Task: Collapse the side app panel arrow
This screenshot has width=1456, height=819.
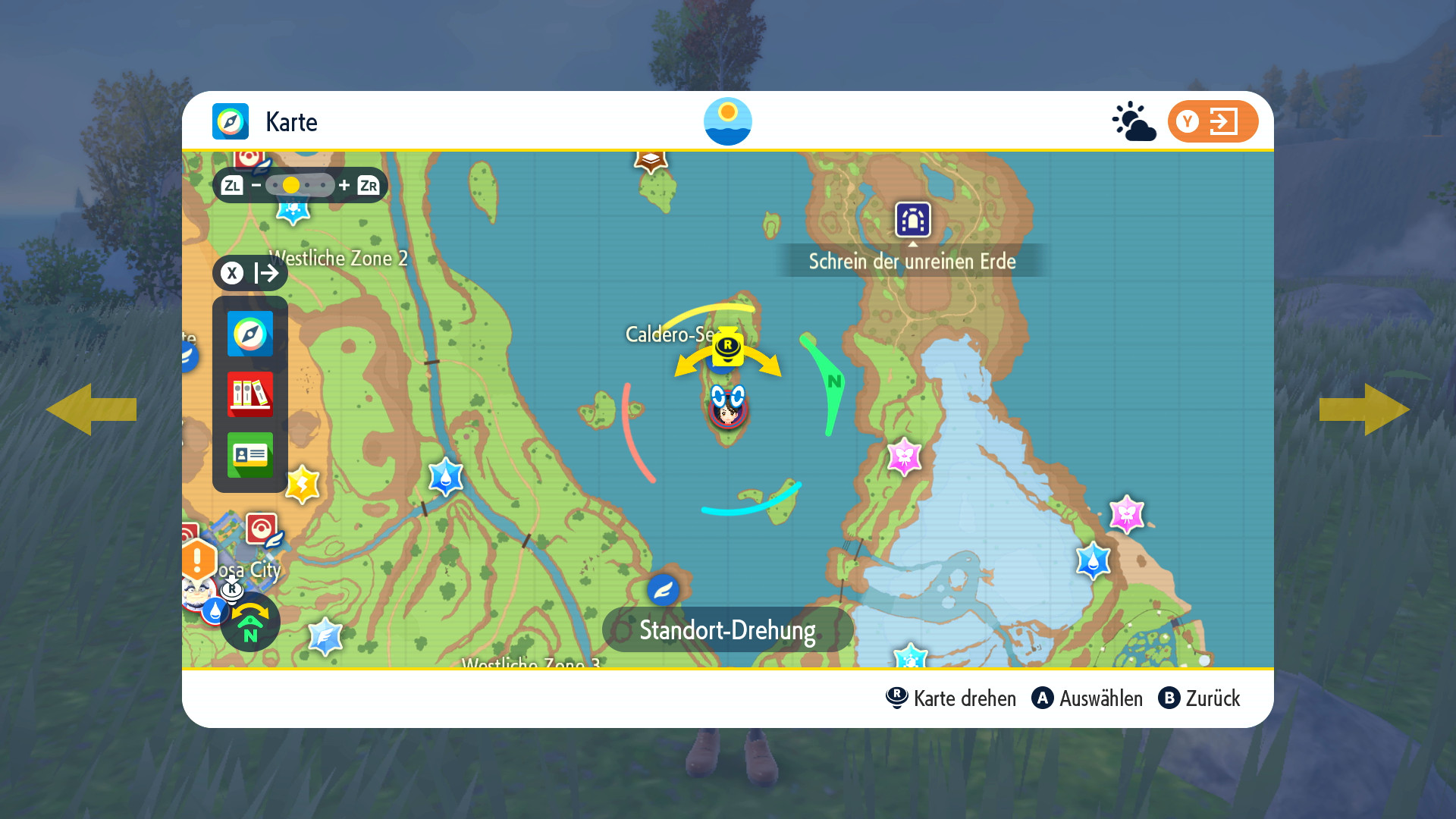Action: pos(250,273)
